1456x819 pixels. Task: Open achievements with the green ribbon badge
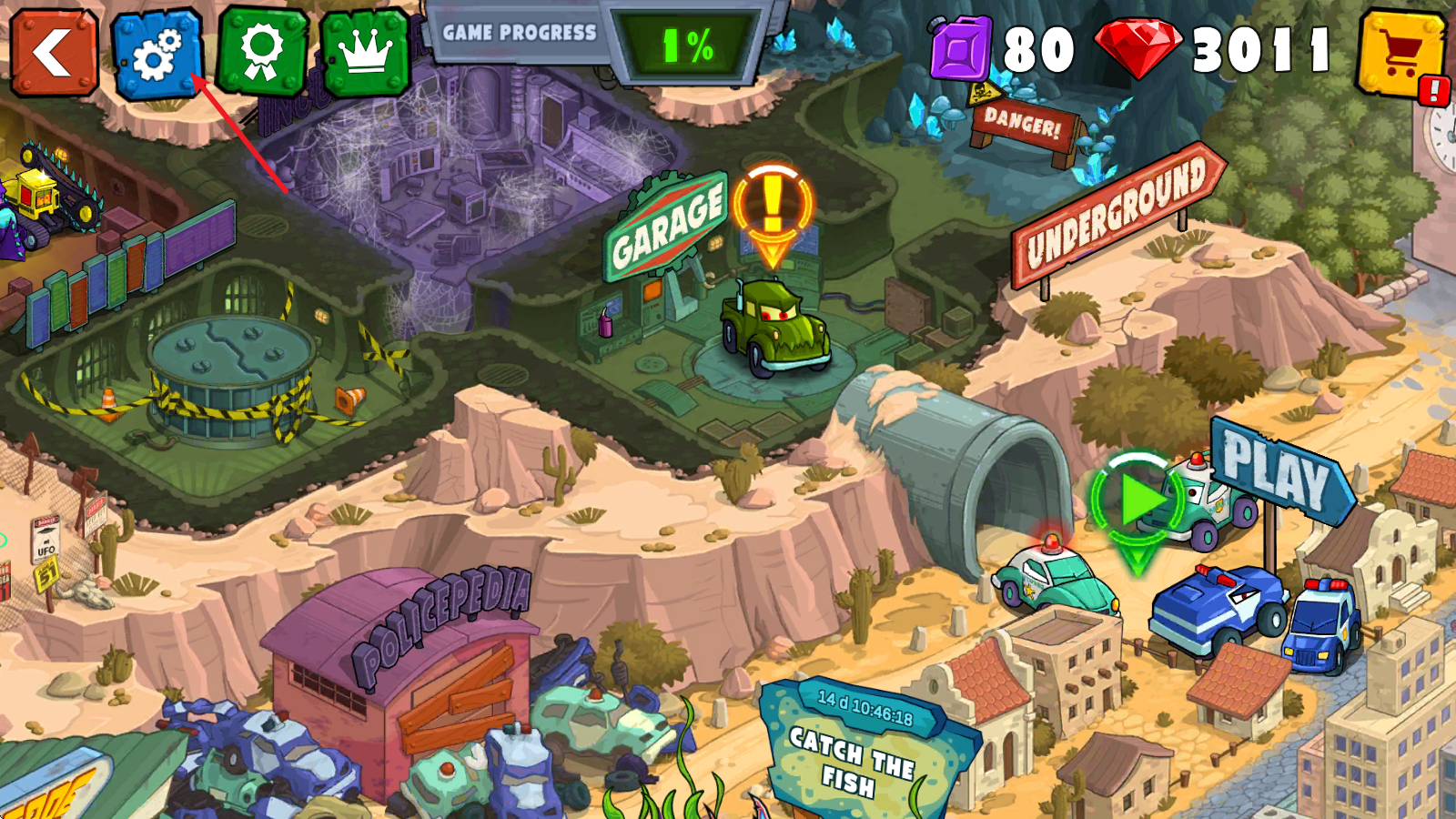(x=262, y=54)
